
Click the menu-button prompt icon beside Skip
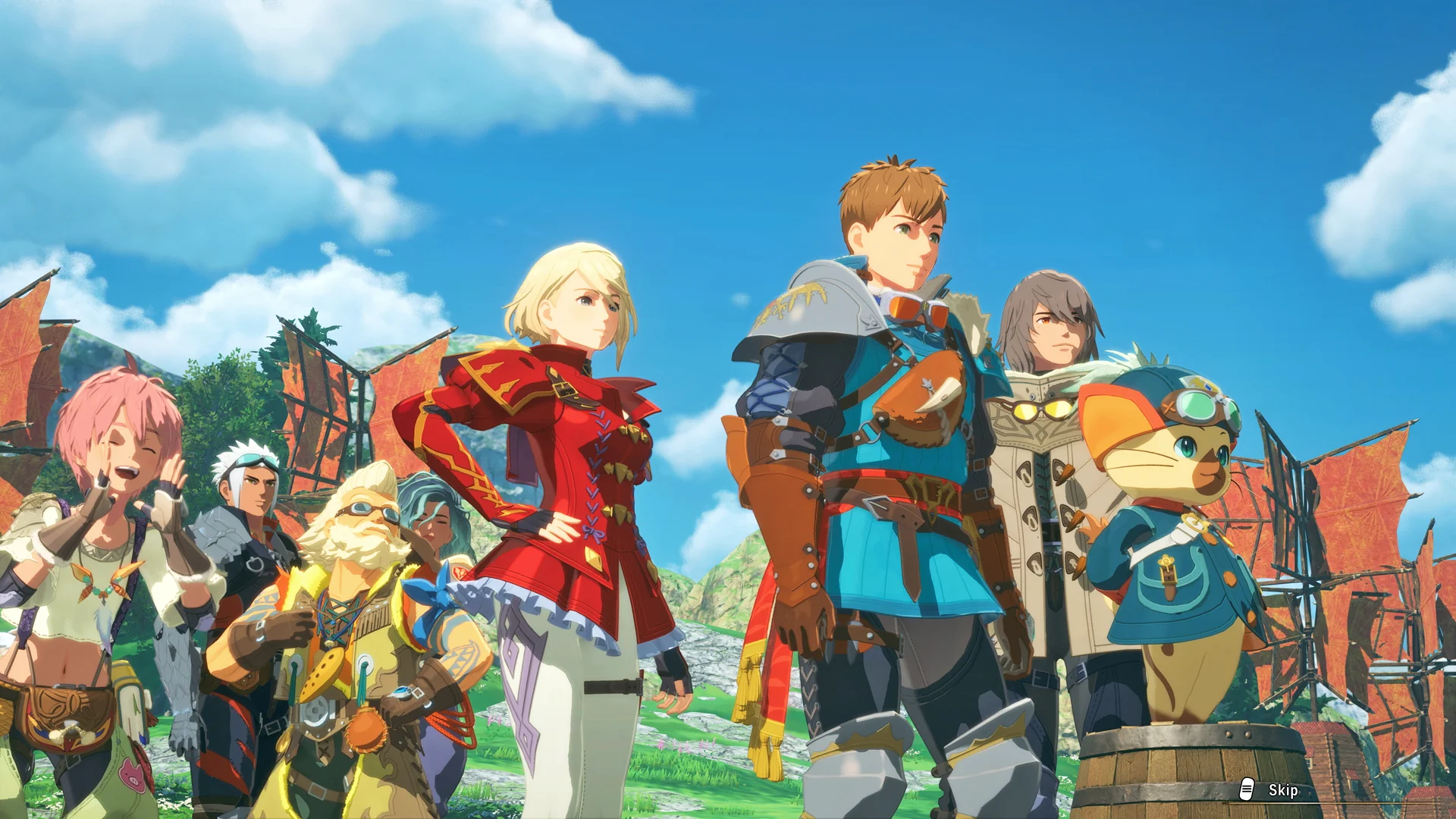tap(1247, 790)
